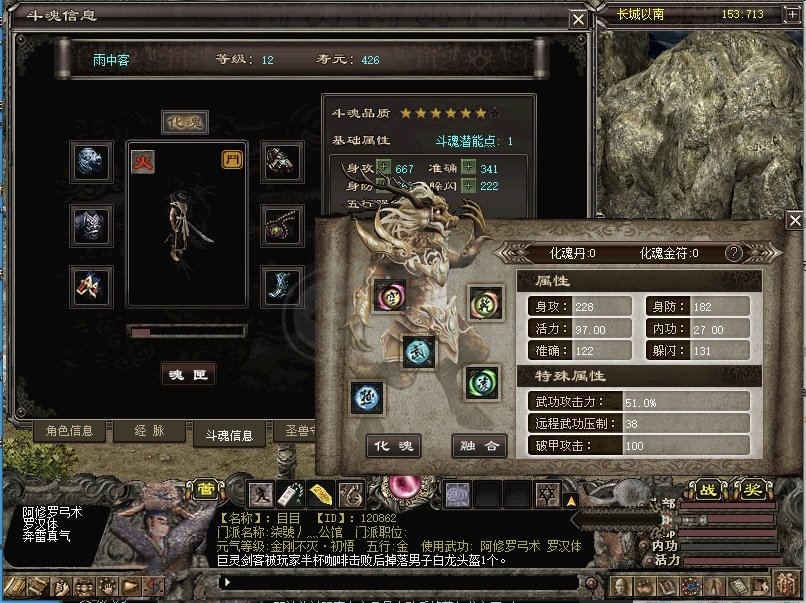
Task: Add a point to 躲闪 attribute
Action: pyautogui.click(x=468, y=185)
